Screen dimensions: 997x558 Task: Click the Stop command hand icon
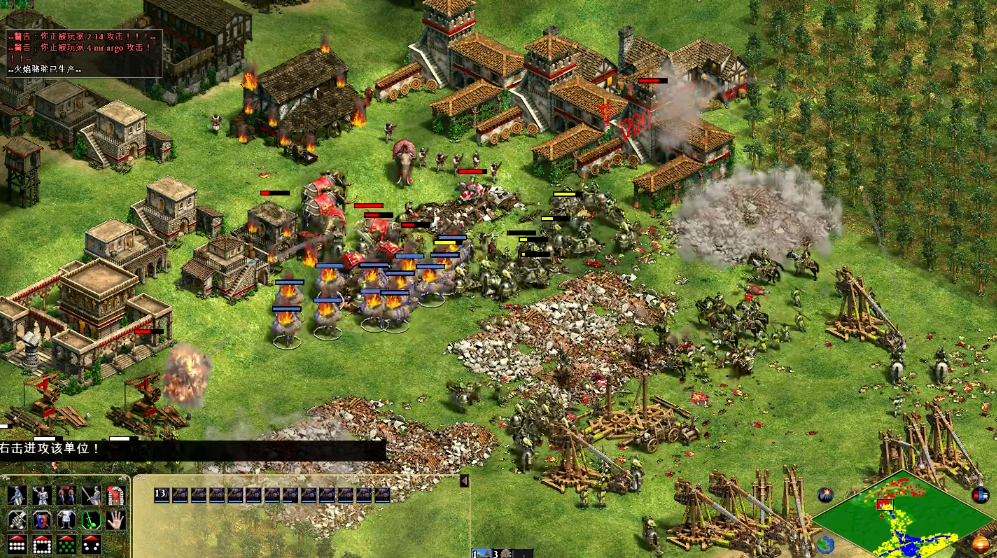point(116,519)
